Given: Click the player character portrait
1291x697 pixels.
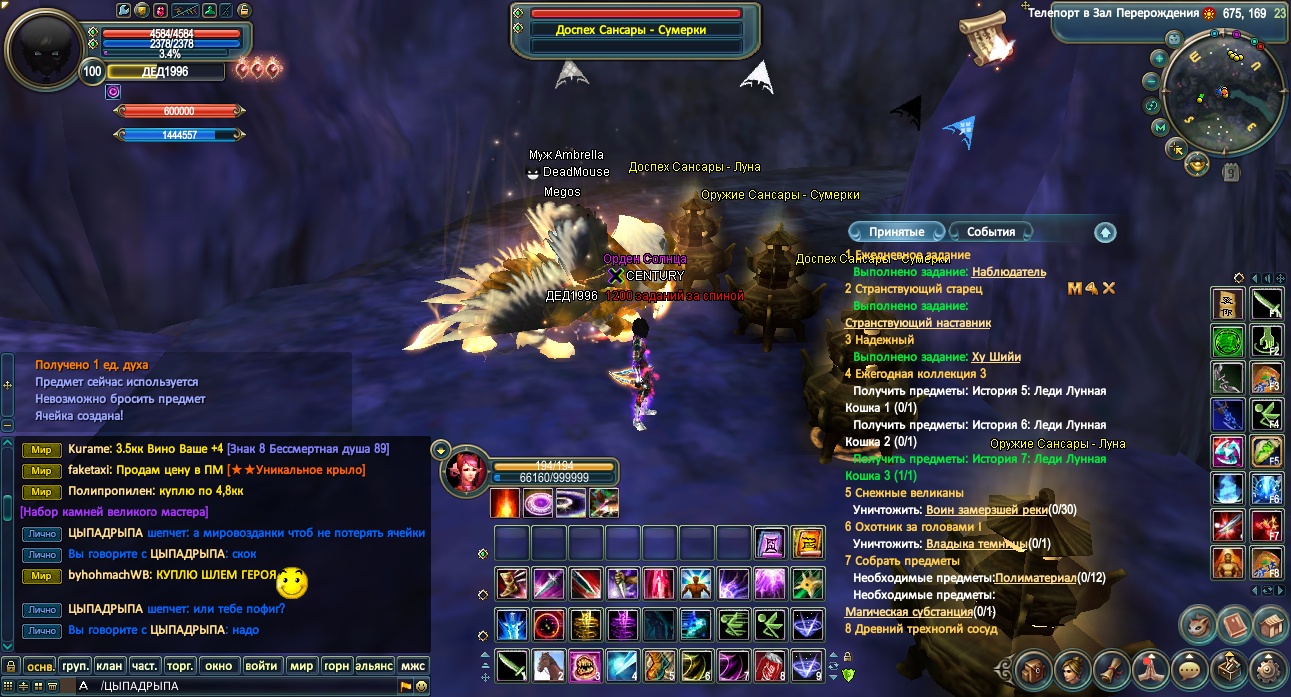Looking at the screenshot, I should coord(43,47).
